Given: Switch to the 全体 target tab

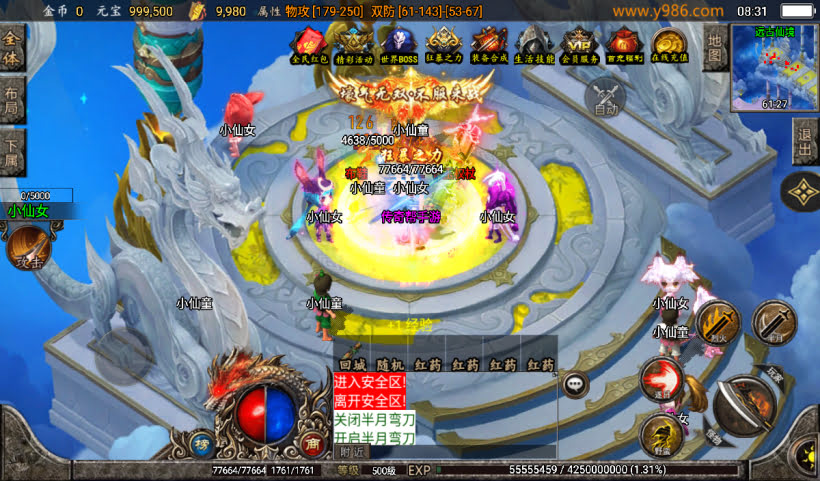Looking at the screenshot, I should (x=12, y=49).
